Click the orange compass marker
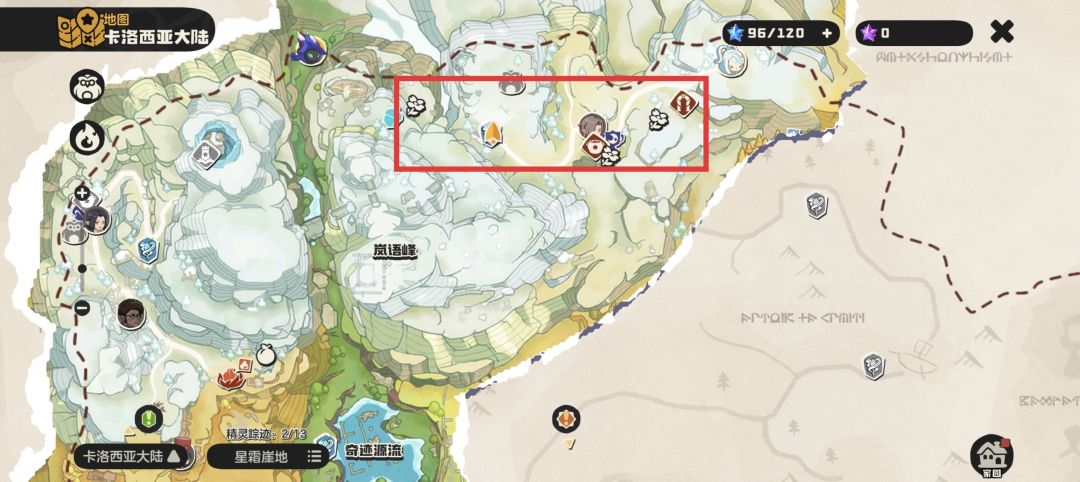 [567, 418]
